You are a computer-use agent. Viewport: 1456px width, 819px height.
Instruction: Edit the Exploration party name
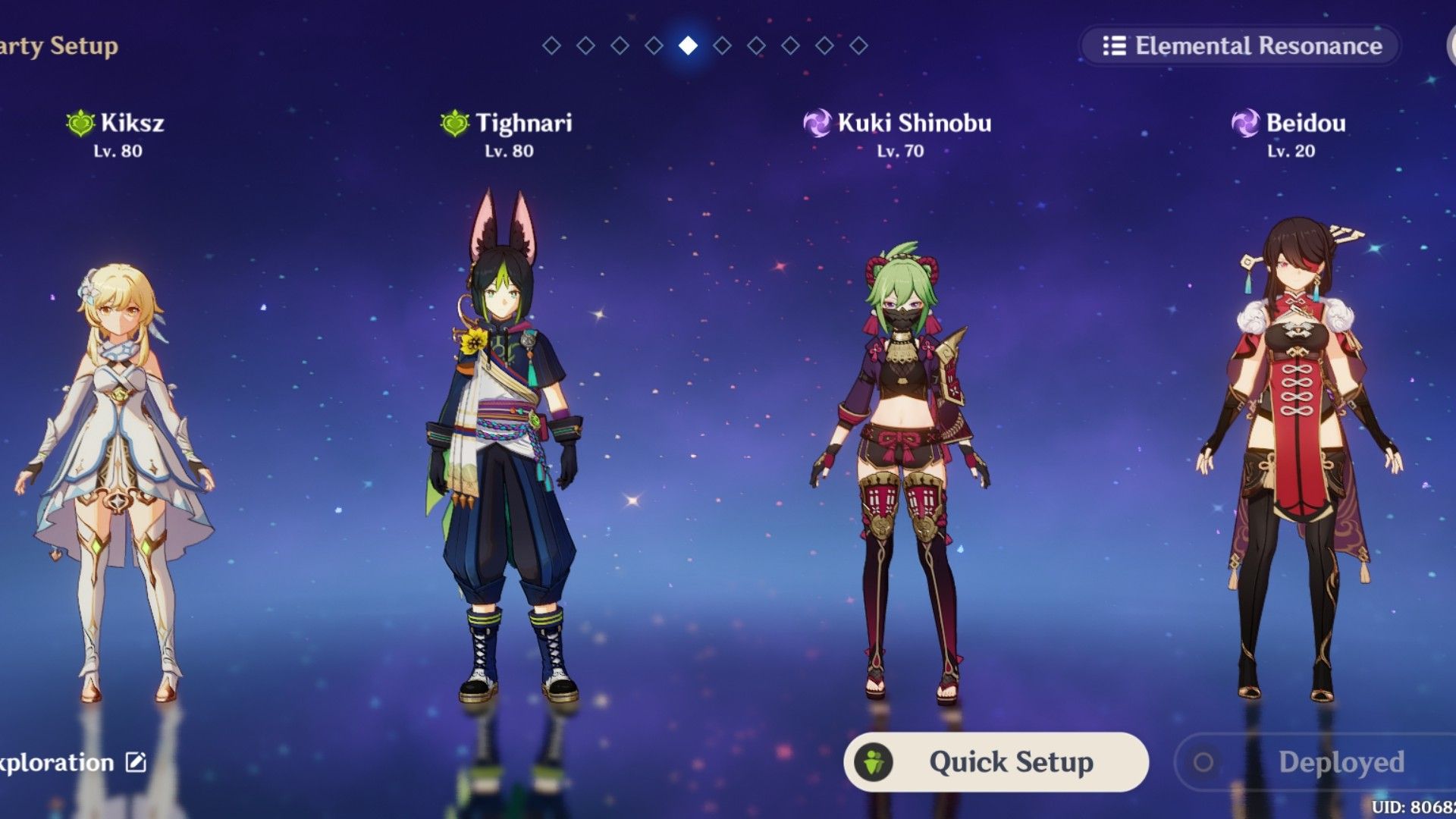[135, 762]
